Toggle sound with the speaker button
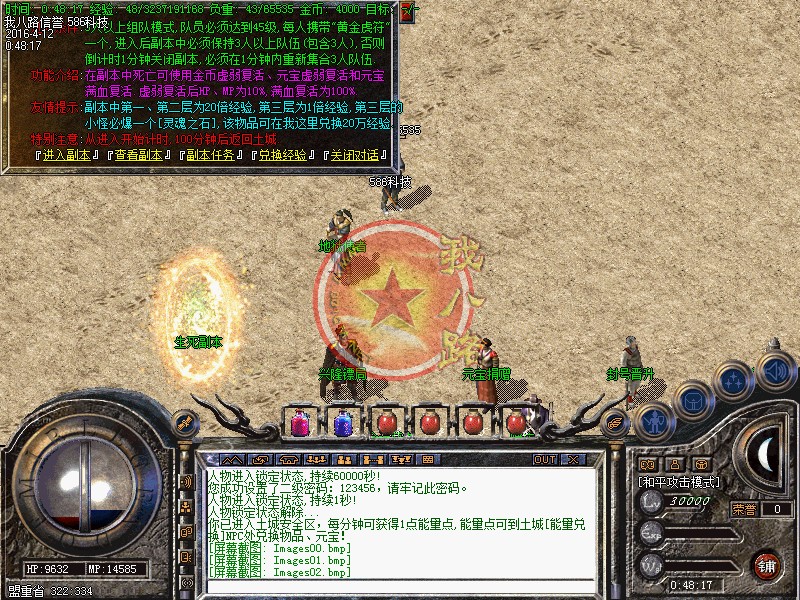Image resolution: width=800 pixels, height=600 pixels. pos(772,368)
